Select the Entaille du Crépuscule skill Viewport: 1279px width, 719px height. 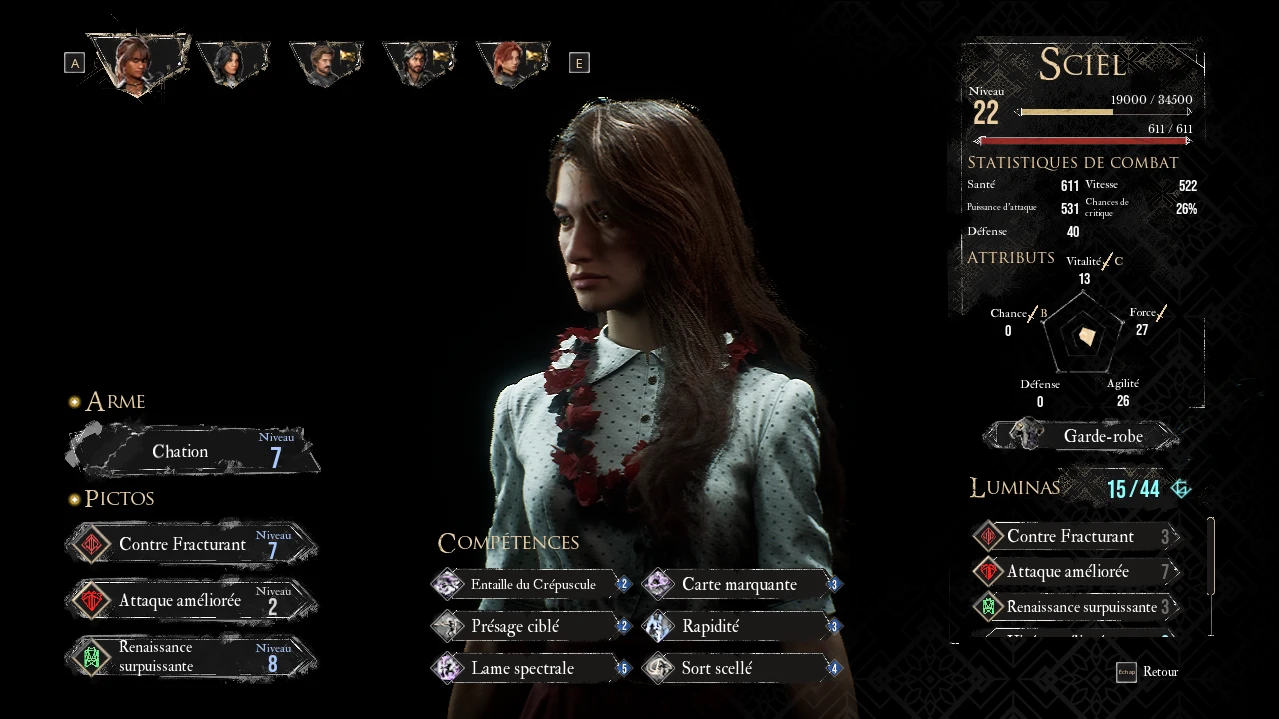(x=530, y=585)
